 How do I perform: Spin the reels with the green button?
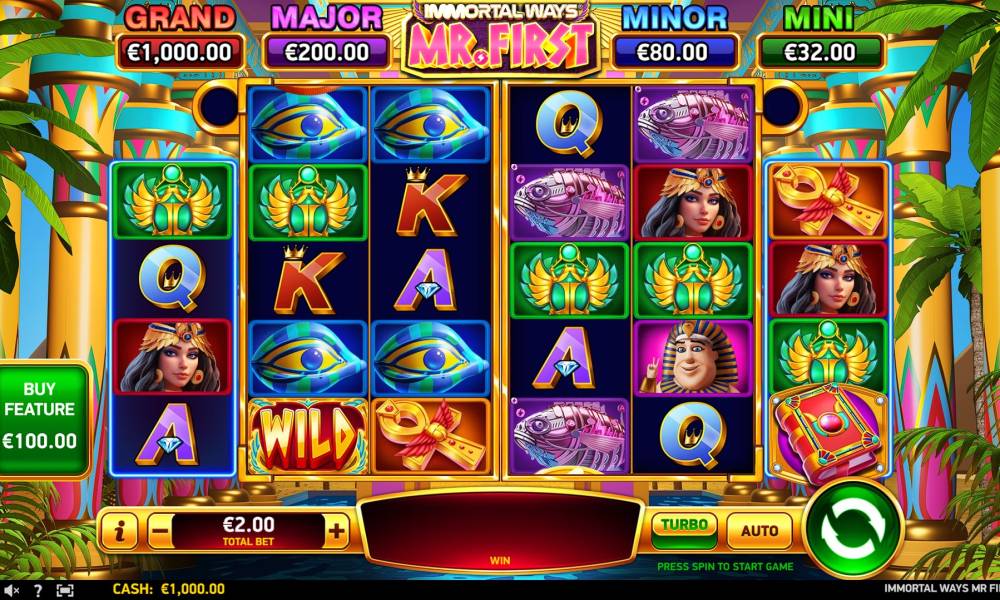click(852, 530)
